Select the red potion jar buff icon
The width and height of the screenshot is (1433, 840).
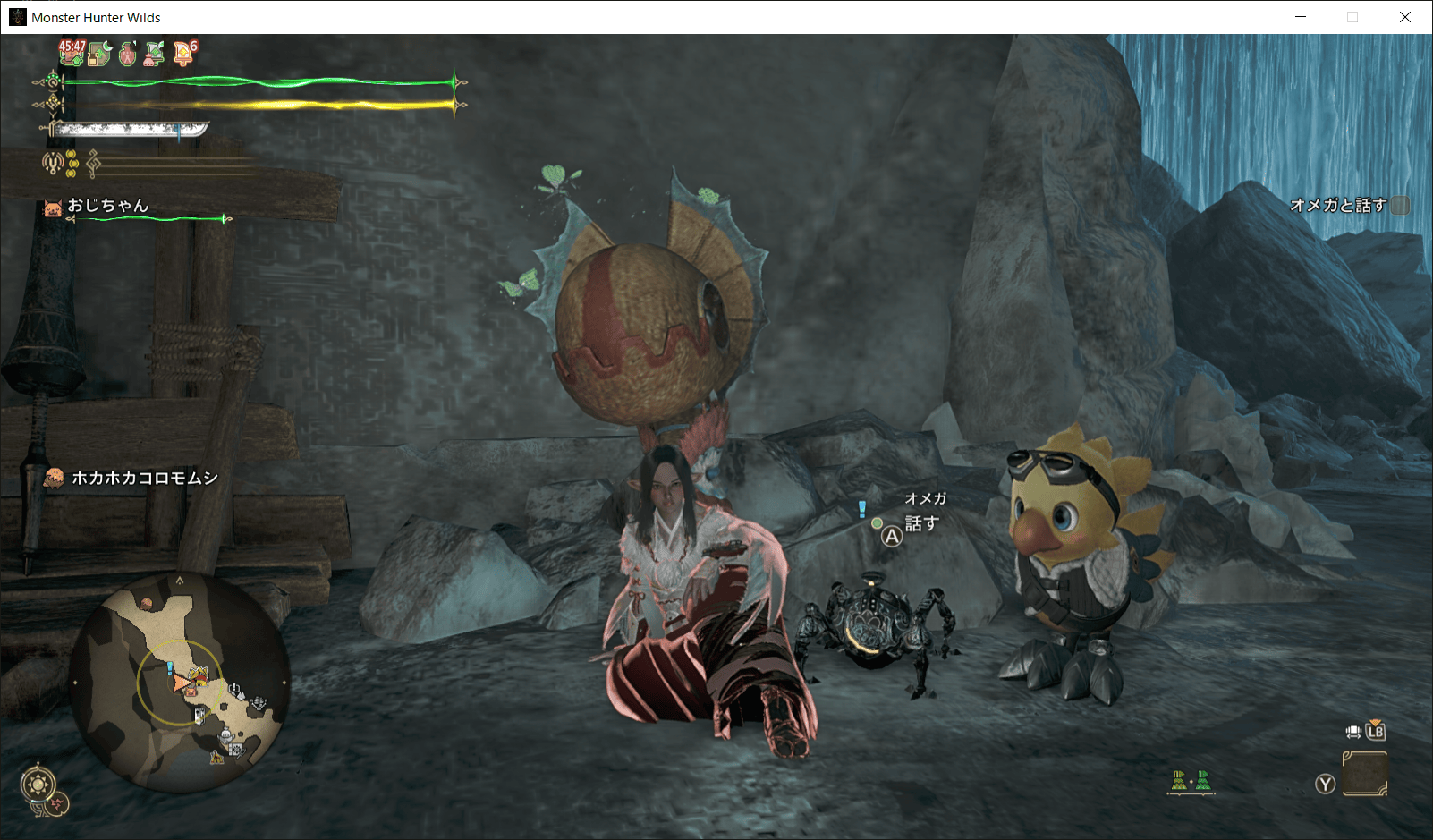click(x=128, y=55)
